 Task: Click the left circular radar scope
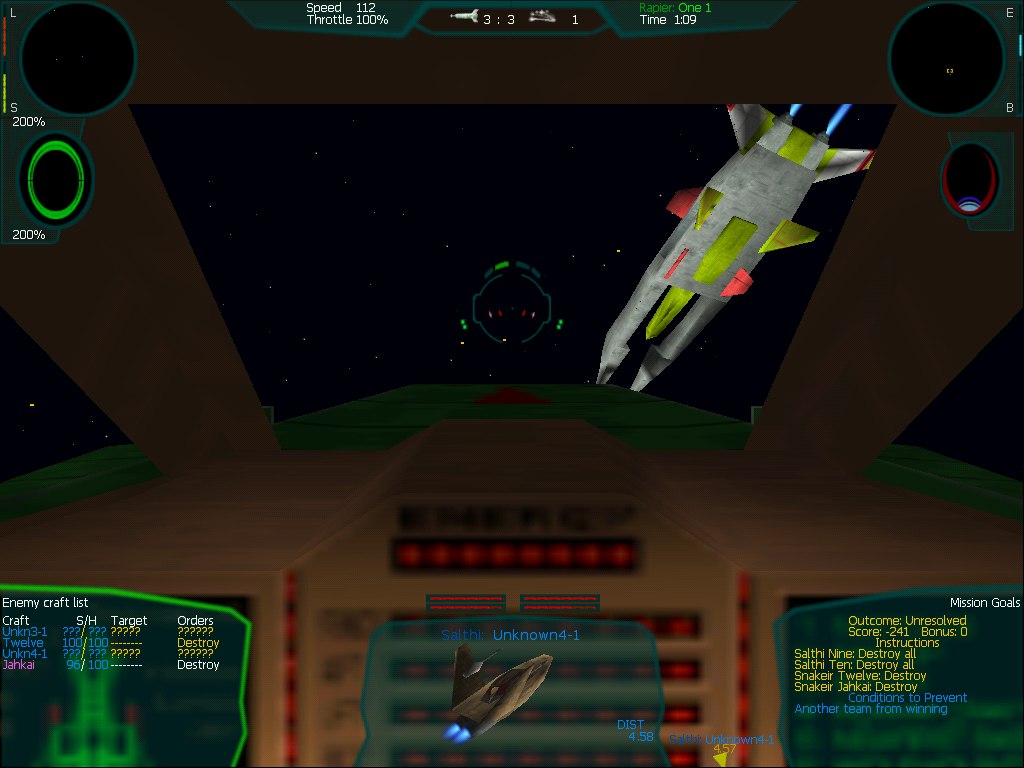78,57
